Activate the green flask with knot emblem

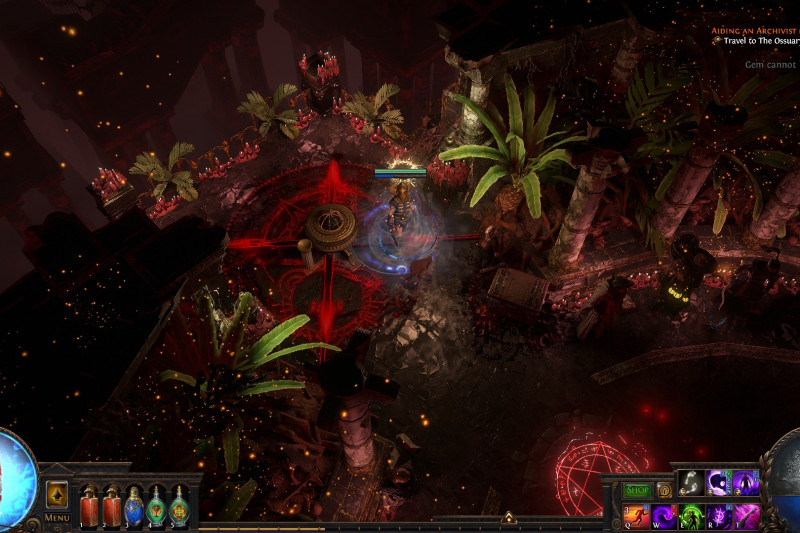tap(180, 505)
